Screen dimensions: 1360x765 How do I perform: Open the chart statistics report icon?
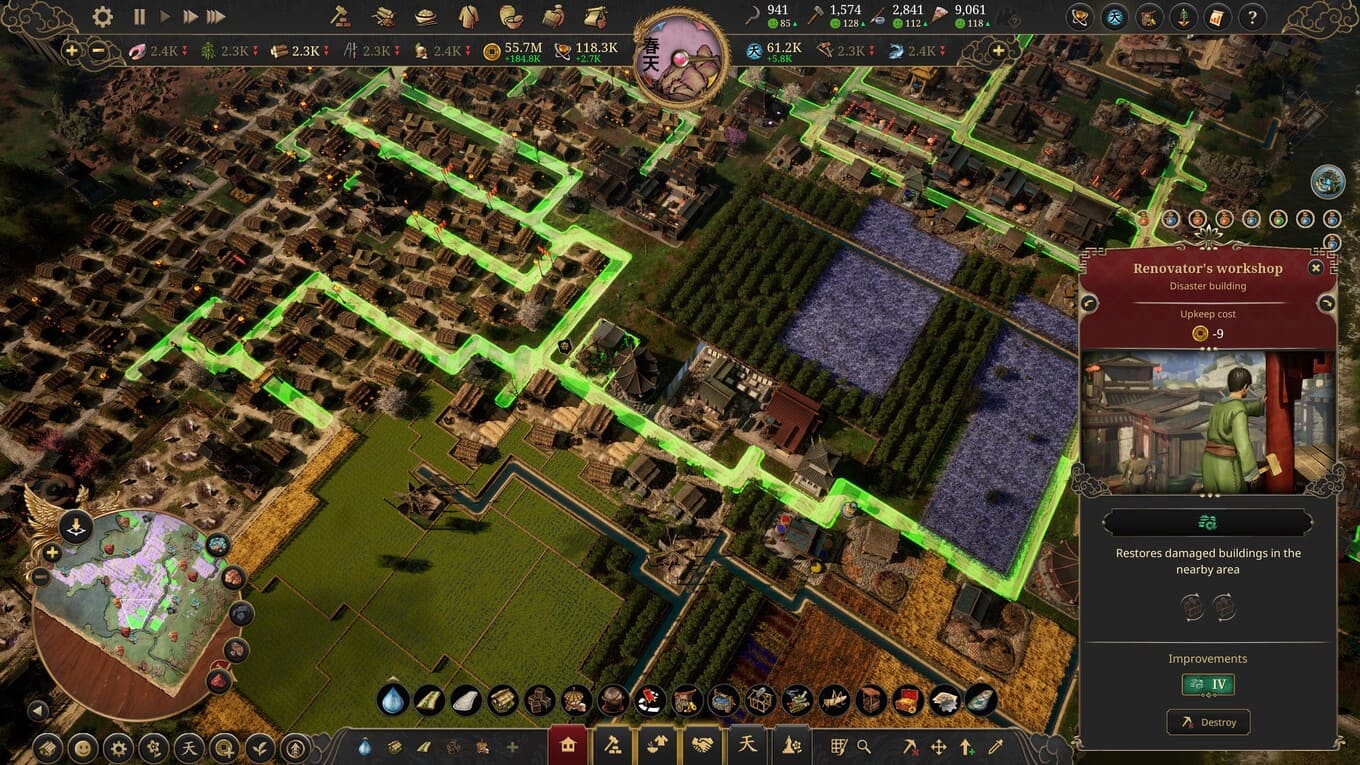pos(1217,17)
